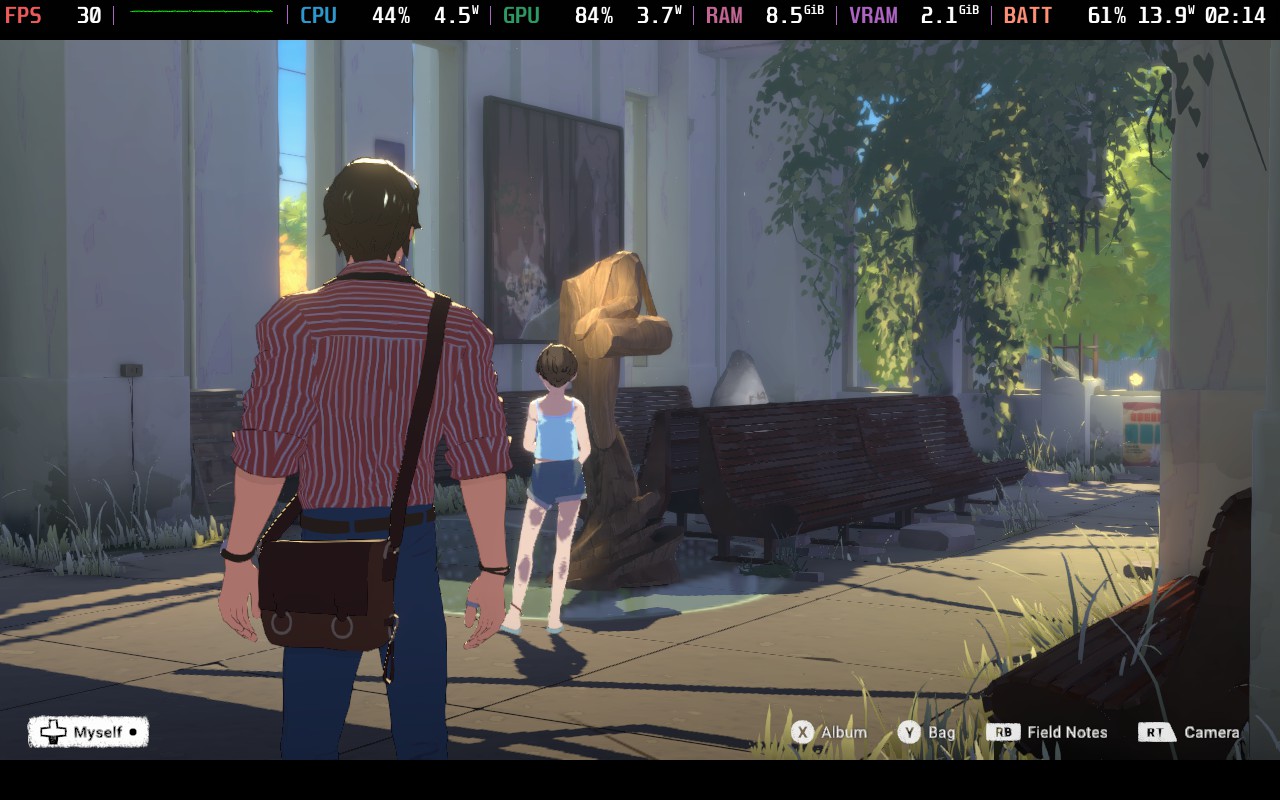Activate the Camera option
Screen dimensions: 1280x800
click(x=1190, y=732)
